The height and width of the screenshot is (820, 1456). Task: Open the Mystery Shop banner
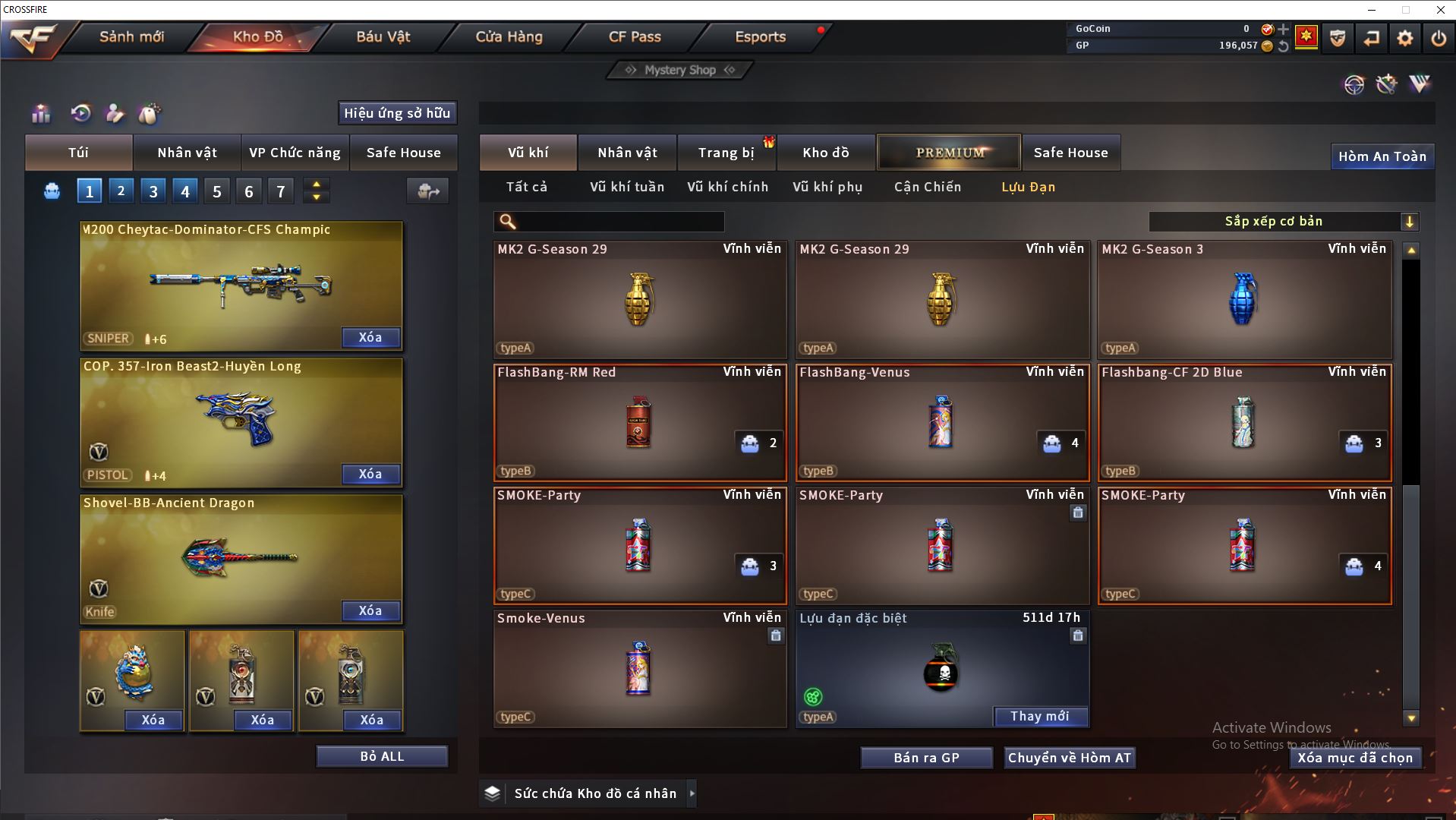tap(679, 70)
